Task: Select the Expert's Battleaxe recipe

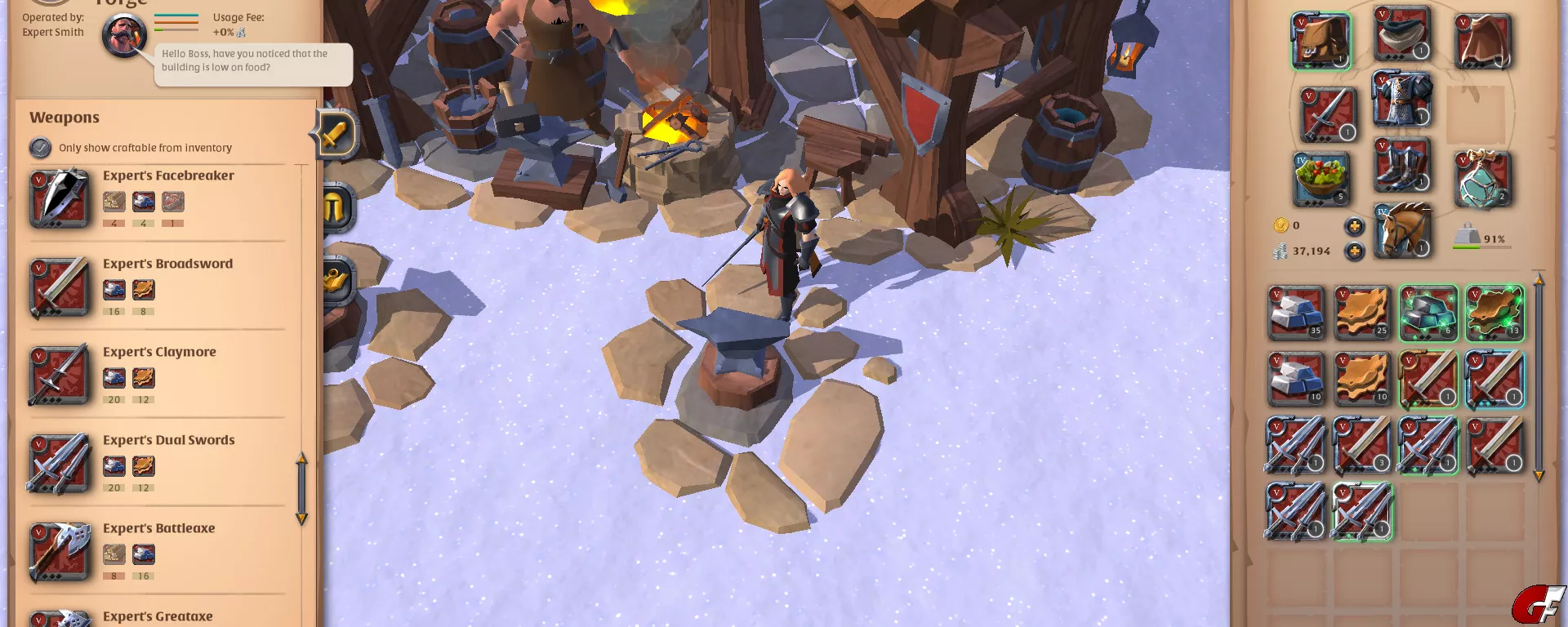Action: click(158, 528)
